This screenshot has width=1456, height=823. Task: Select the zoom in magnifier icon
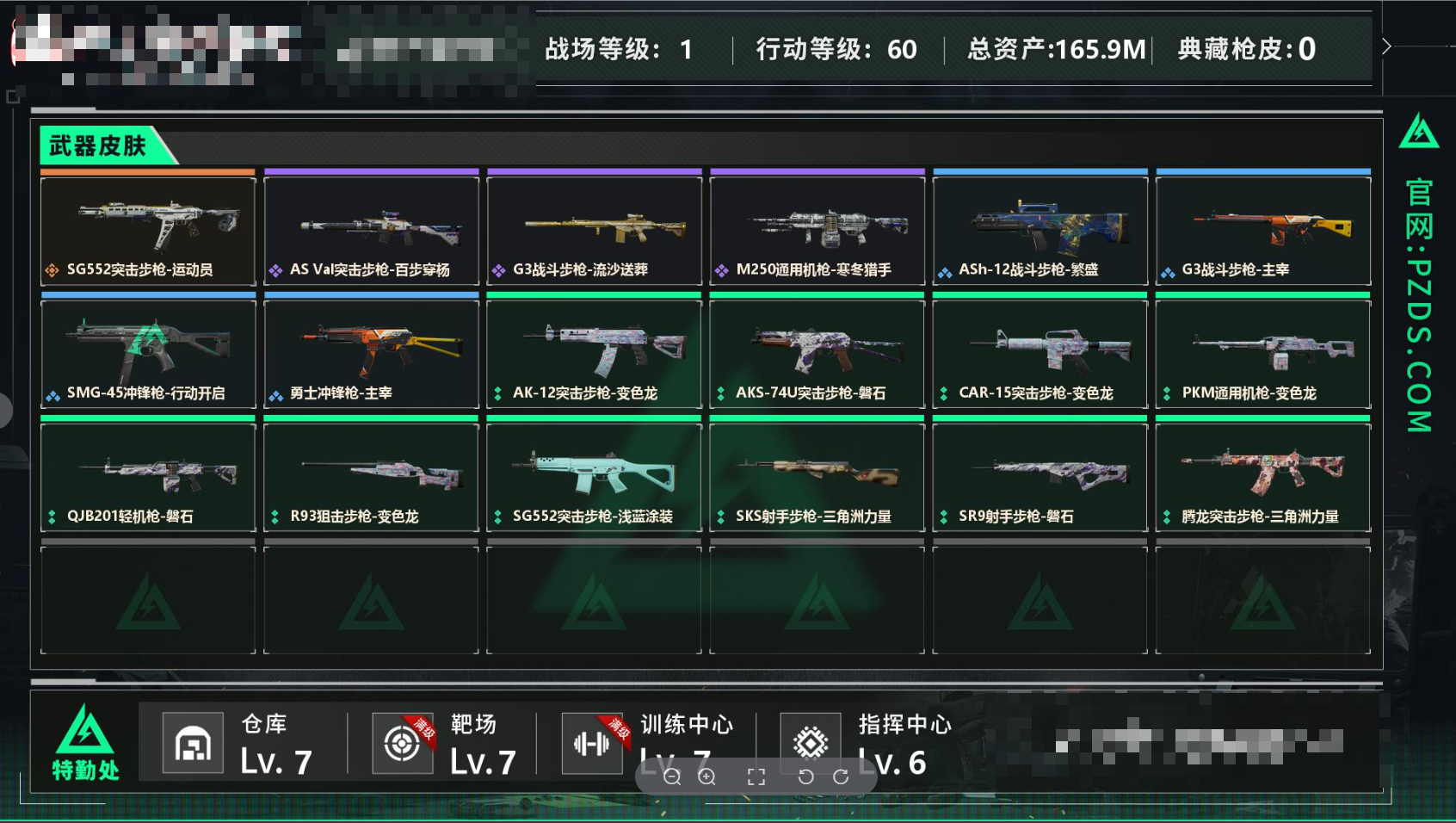coord(706,777)
